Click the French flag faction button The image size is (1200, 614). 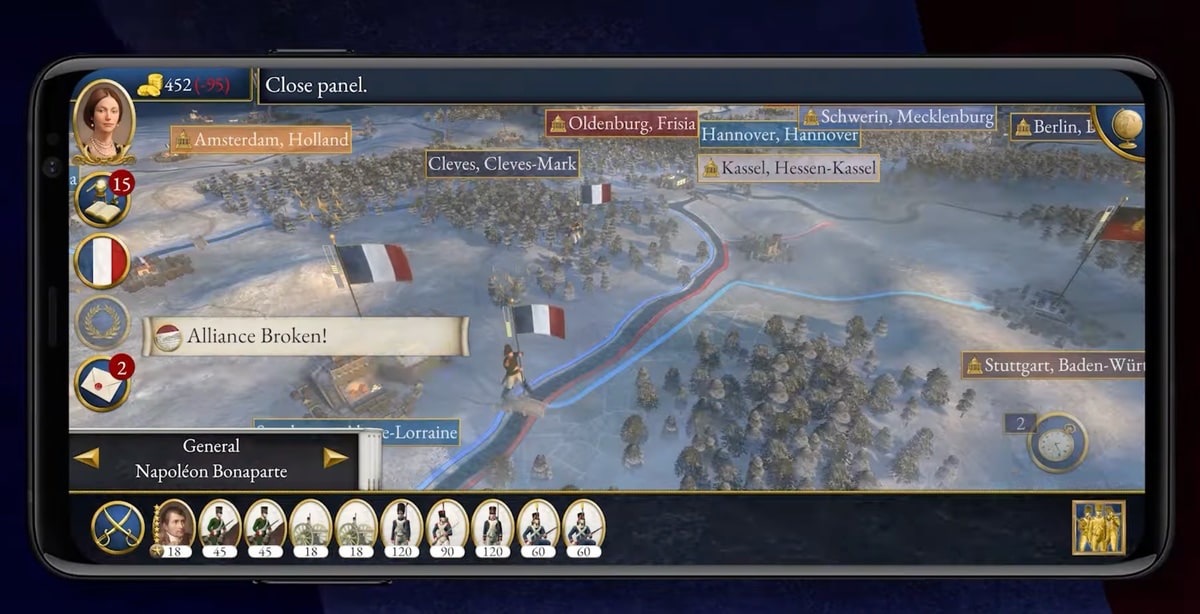[102, 262]
